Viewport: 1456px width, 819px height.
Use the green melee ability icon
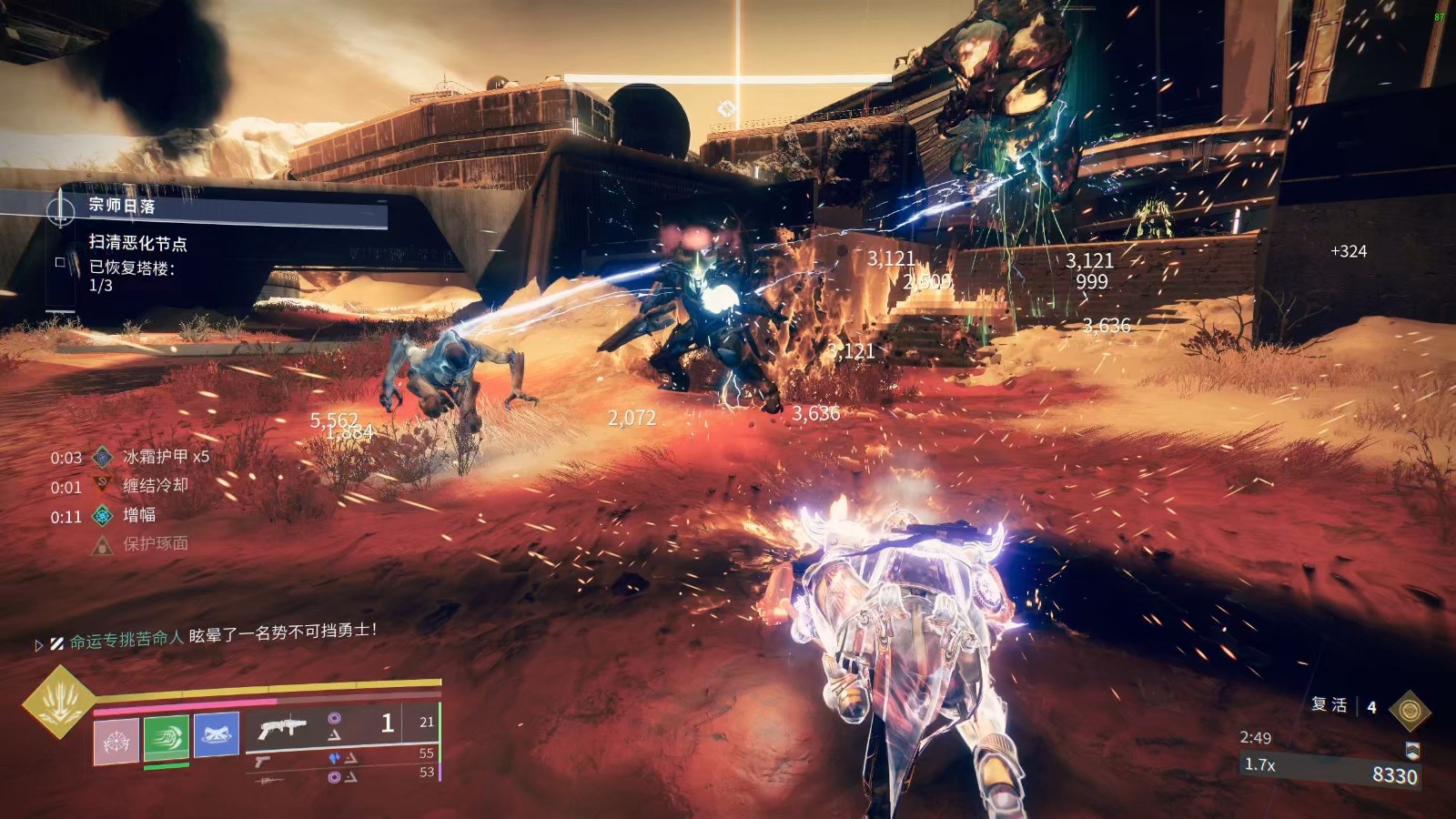pyautogui.click(x=167, y=737)
